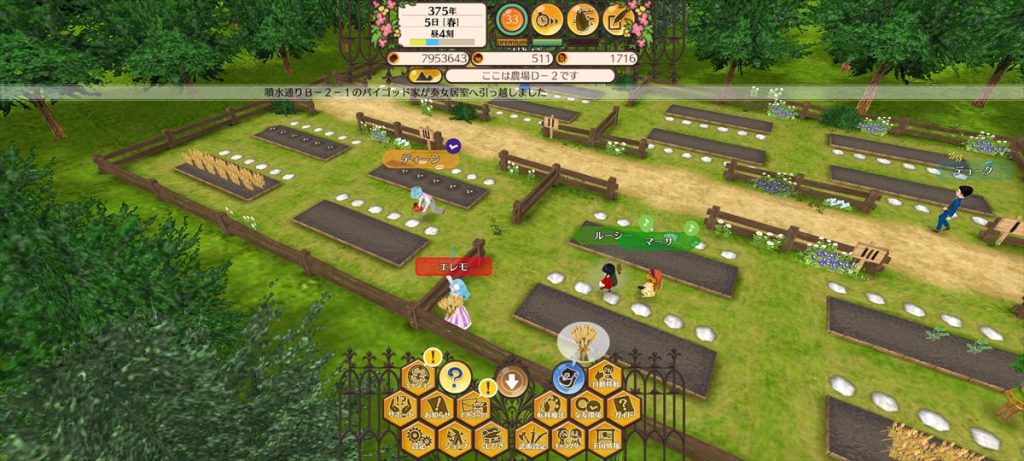Open the 王国情報 (kingdom info) hexagon
The image size is (1024, 461).
coord(605,438)
